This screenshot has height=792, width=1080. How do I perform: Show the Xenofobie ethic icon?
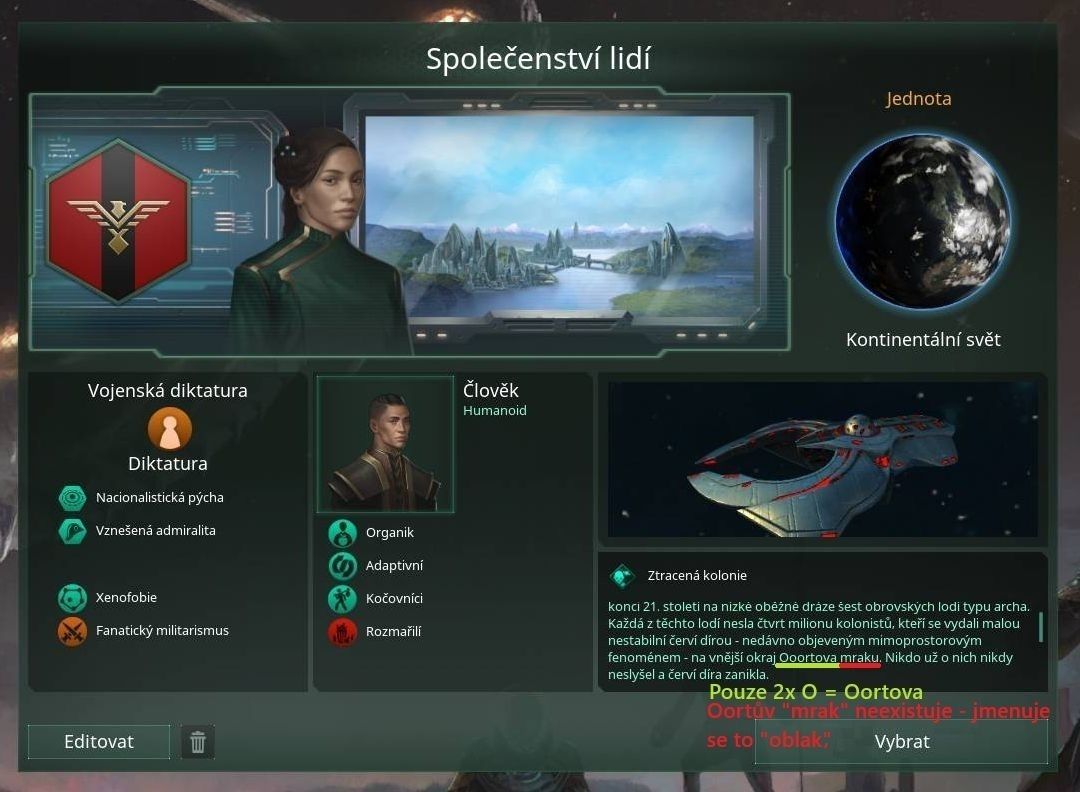[x=73, y=598]
